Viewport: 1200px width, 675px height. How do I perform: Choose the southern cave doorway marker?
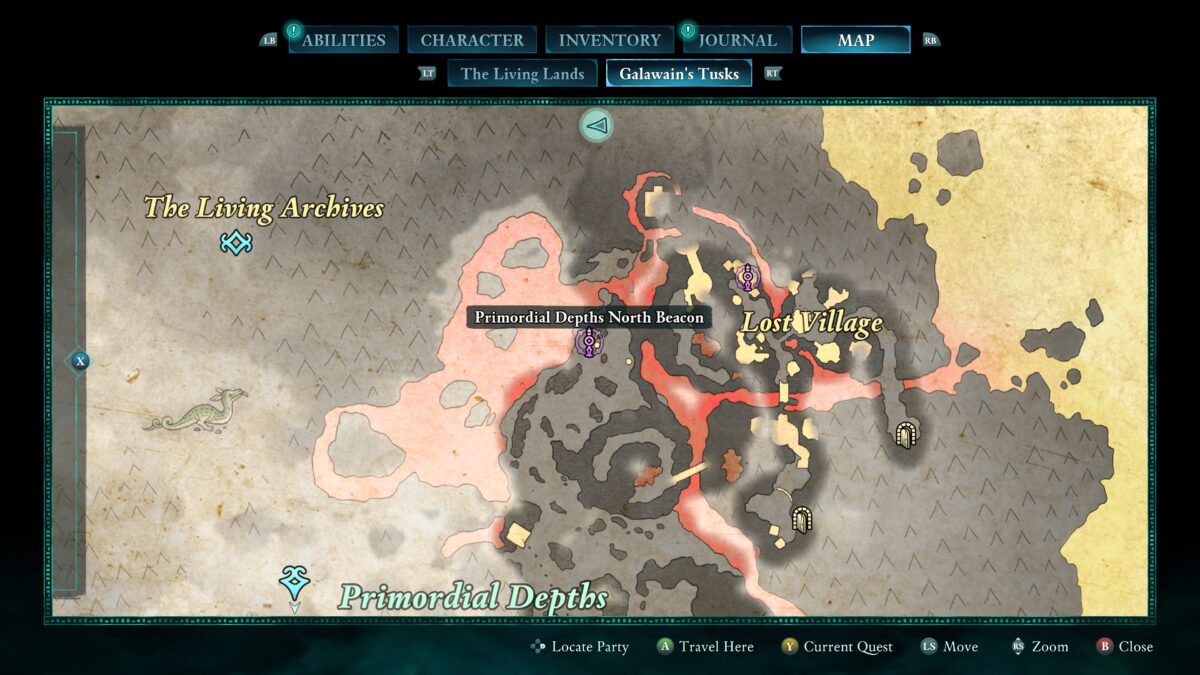[x=801, y=518]
